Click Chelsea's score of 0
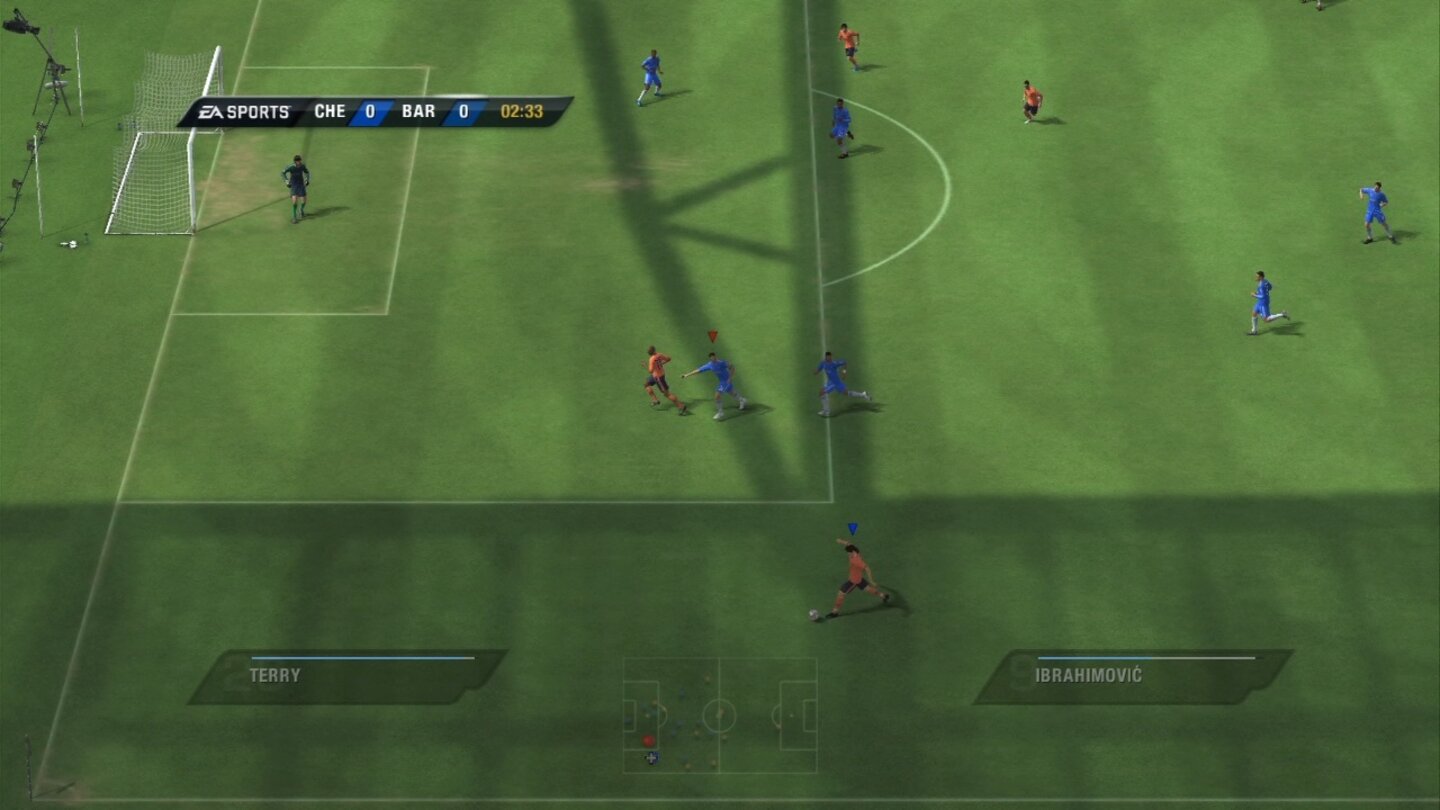Image resolution: width=1440 pixels, height=810 pixels. point(369,112)
